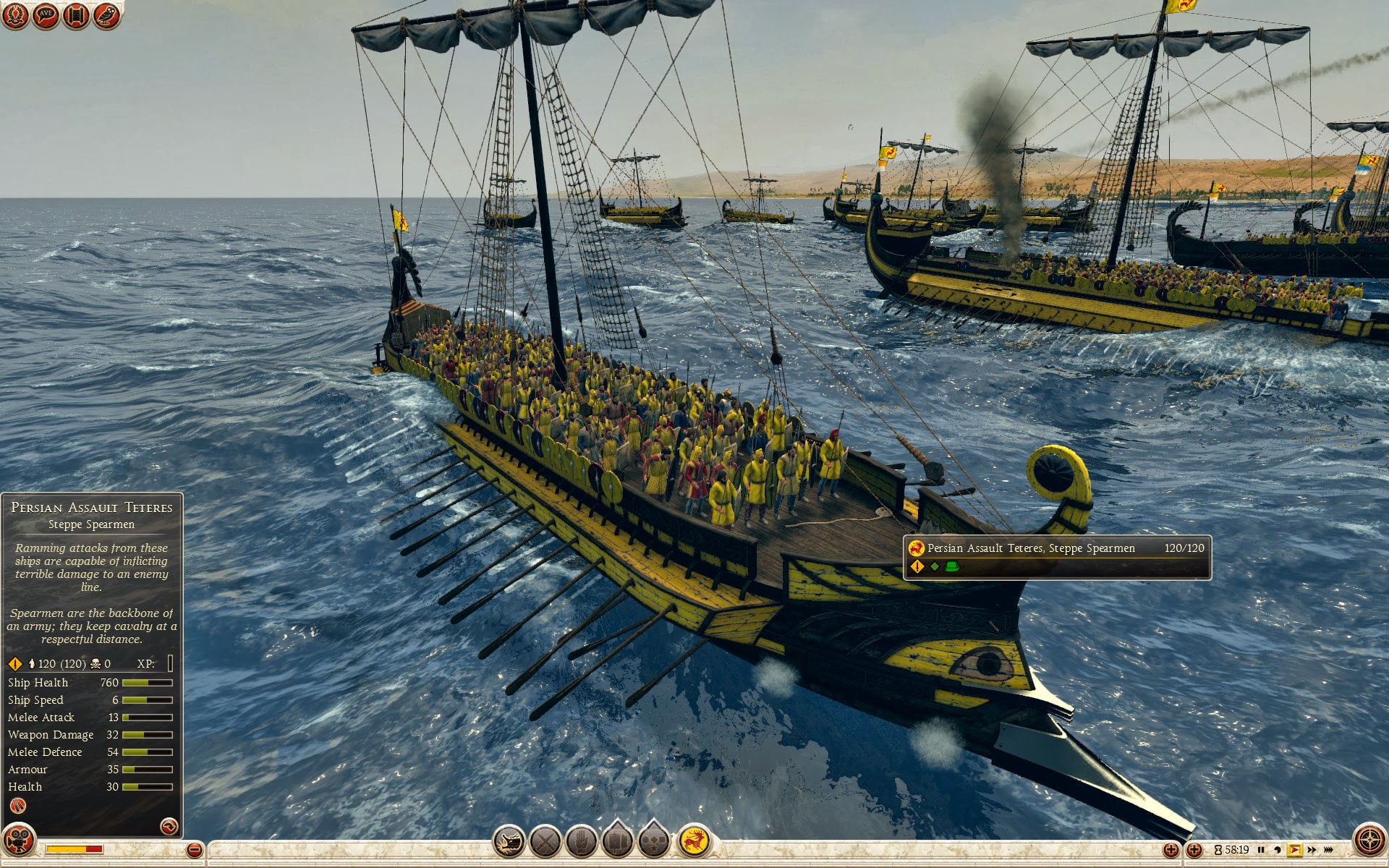Flip the unit info panel arrow
The height and width of the screenshot is (868, 1389).
tap(169, 826)
